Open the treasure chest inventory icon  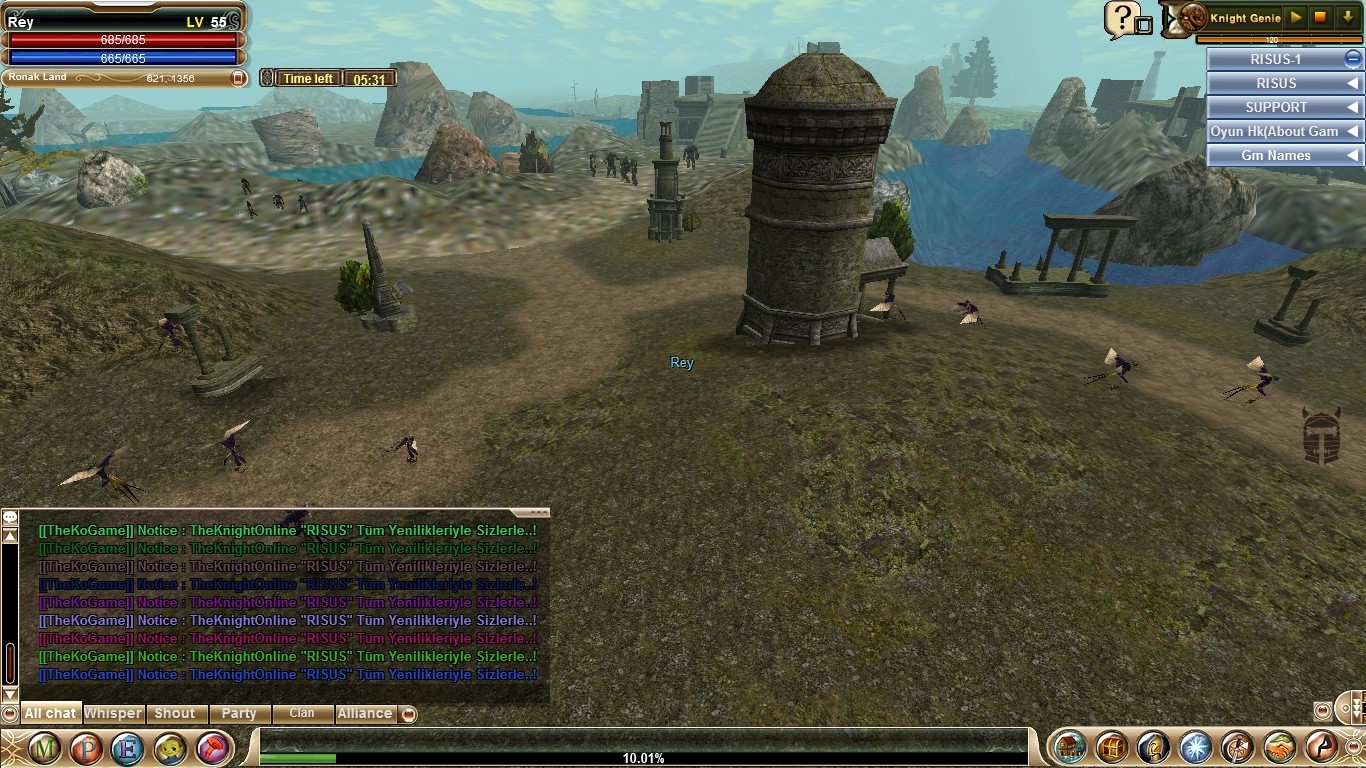click(1111, 747)
